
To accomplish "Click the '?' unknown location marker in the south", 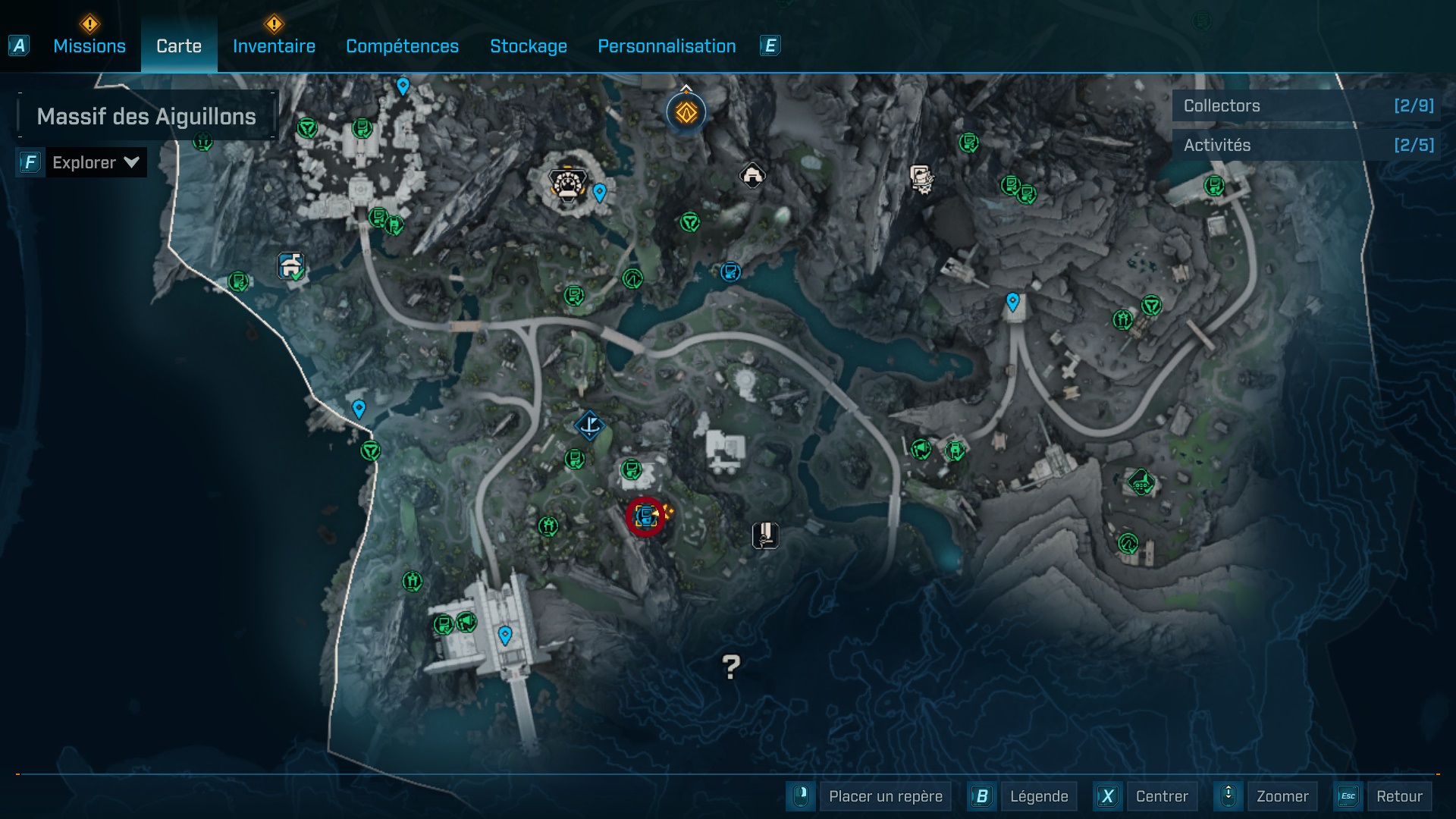I will tap(730, 667).
